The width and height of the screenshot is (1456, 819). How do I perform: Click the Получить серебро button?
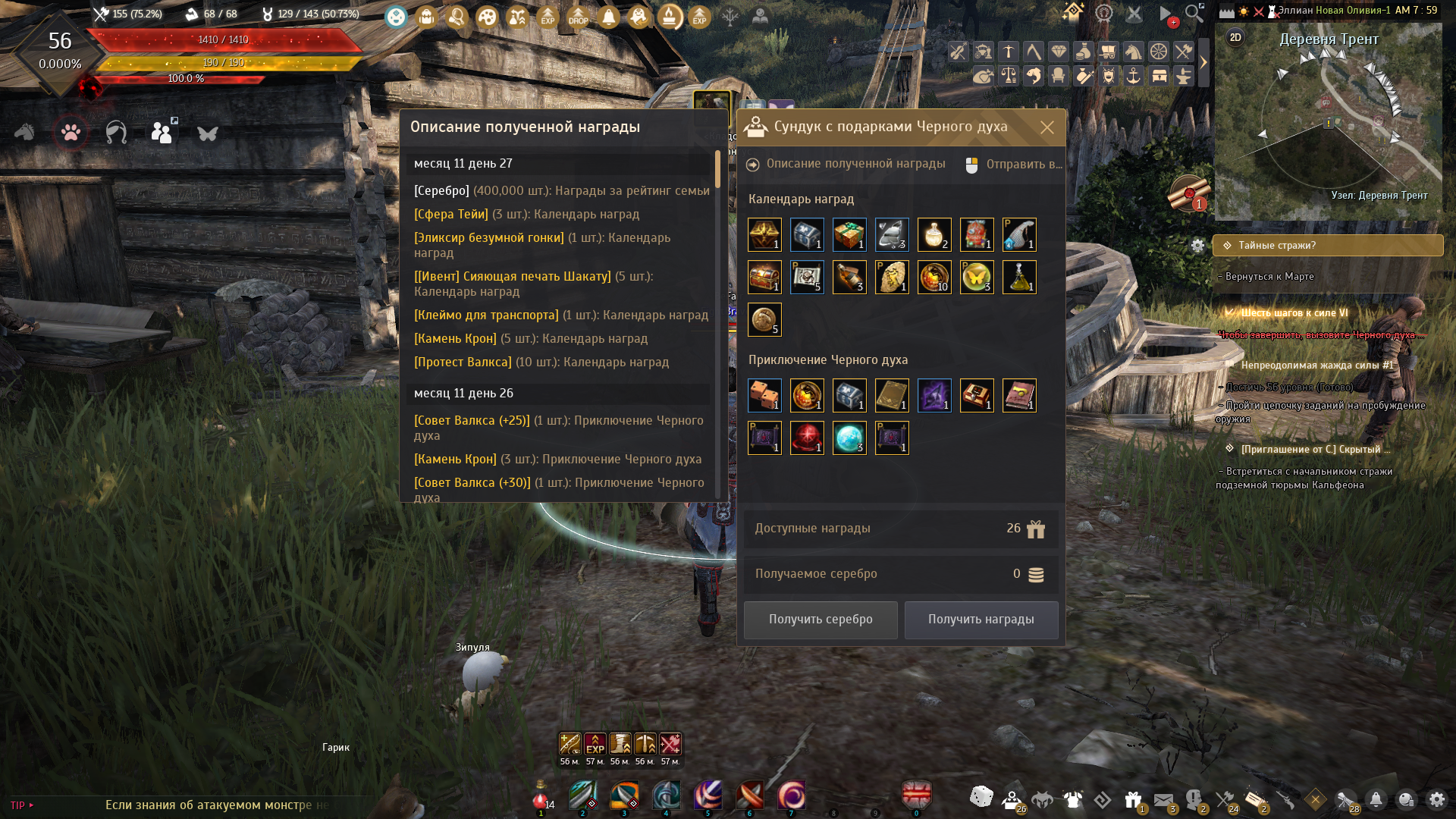tap(821, 620)
